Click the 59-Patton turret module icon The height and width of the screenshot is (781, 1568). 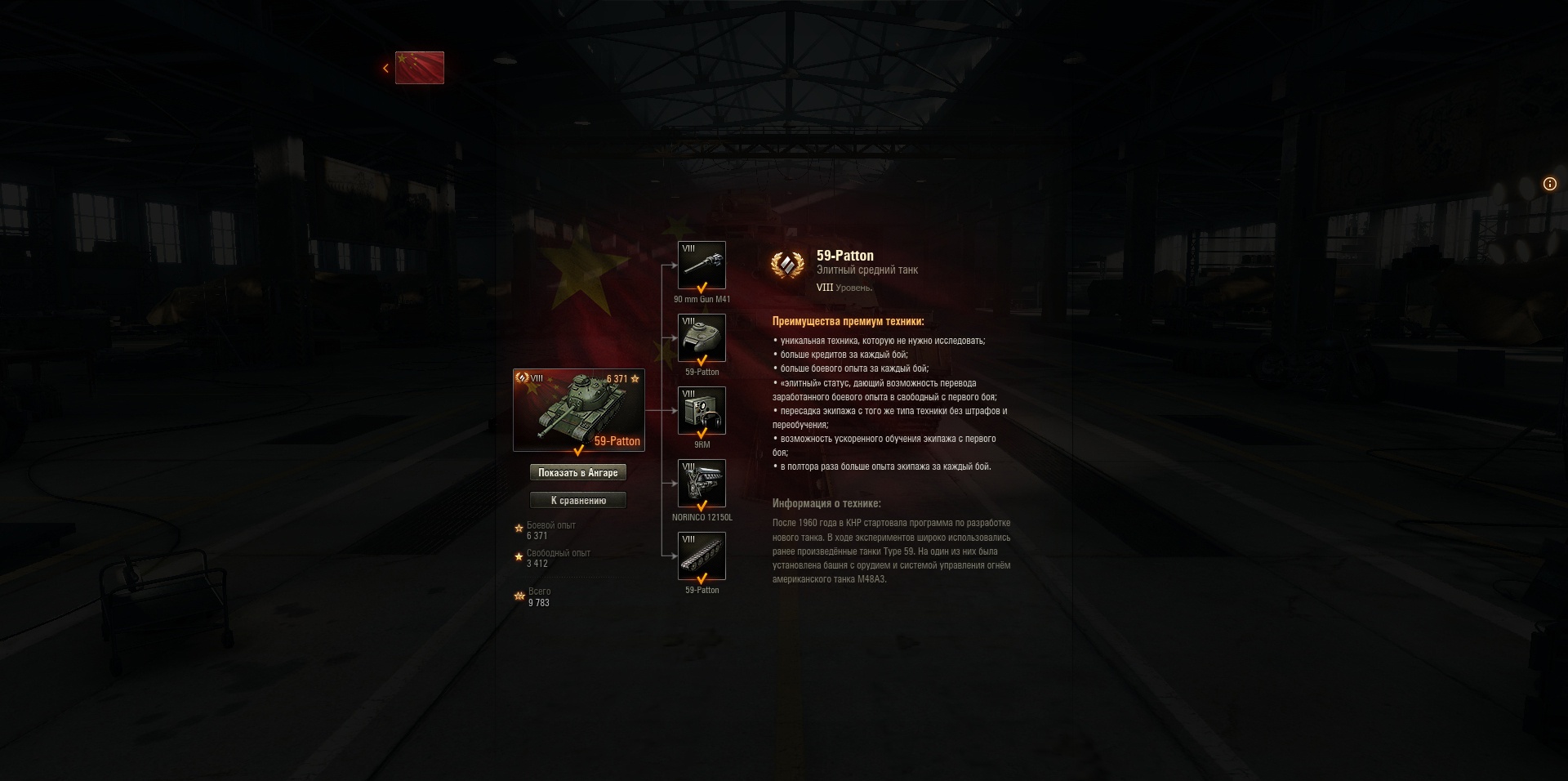(x=701, y=337)
